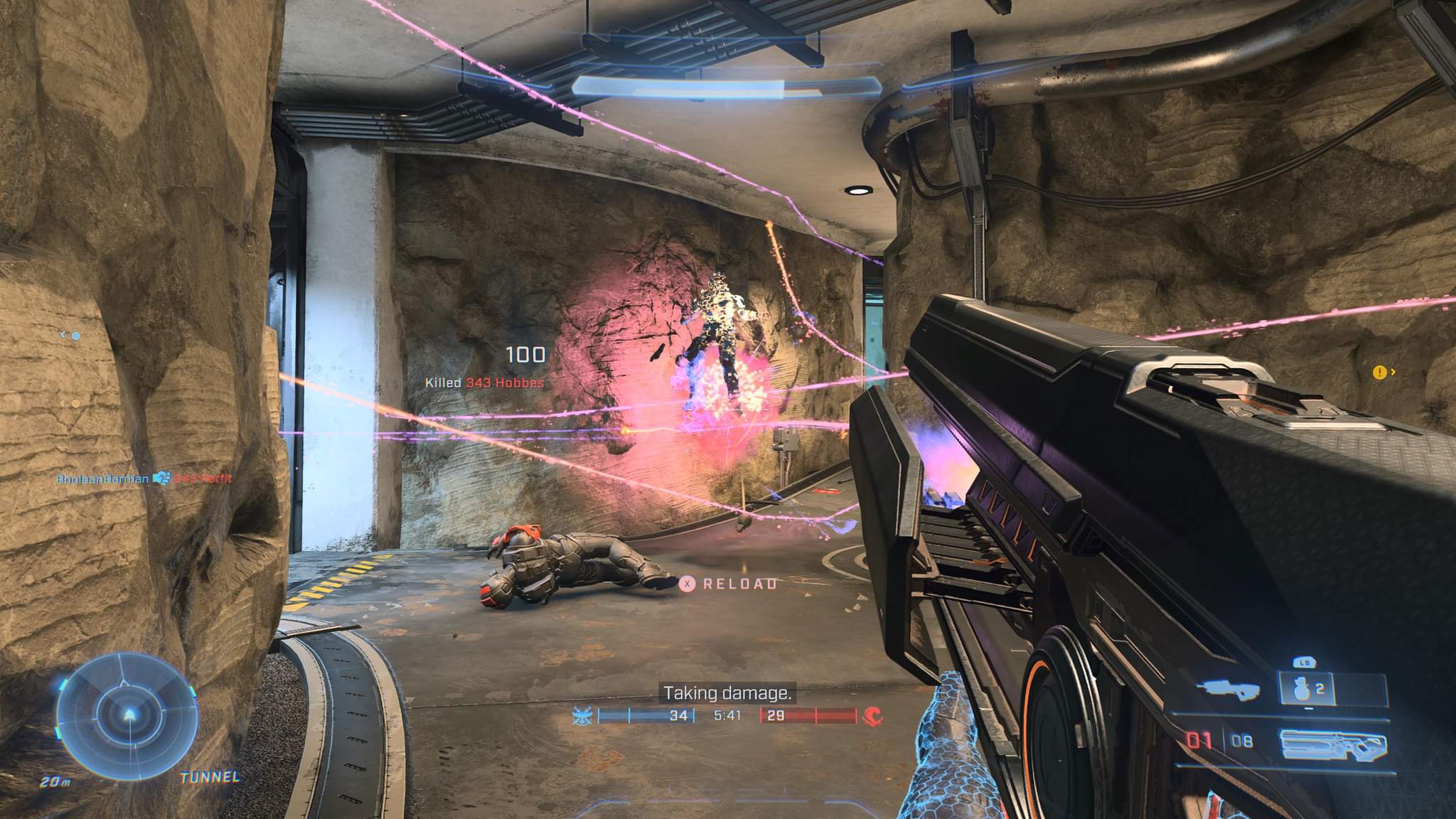This screenshot has width=1456, height=819.
Task: Click the blue teammate off-screen indicator
Action: [x=75, y=336]
